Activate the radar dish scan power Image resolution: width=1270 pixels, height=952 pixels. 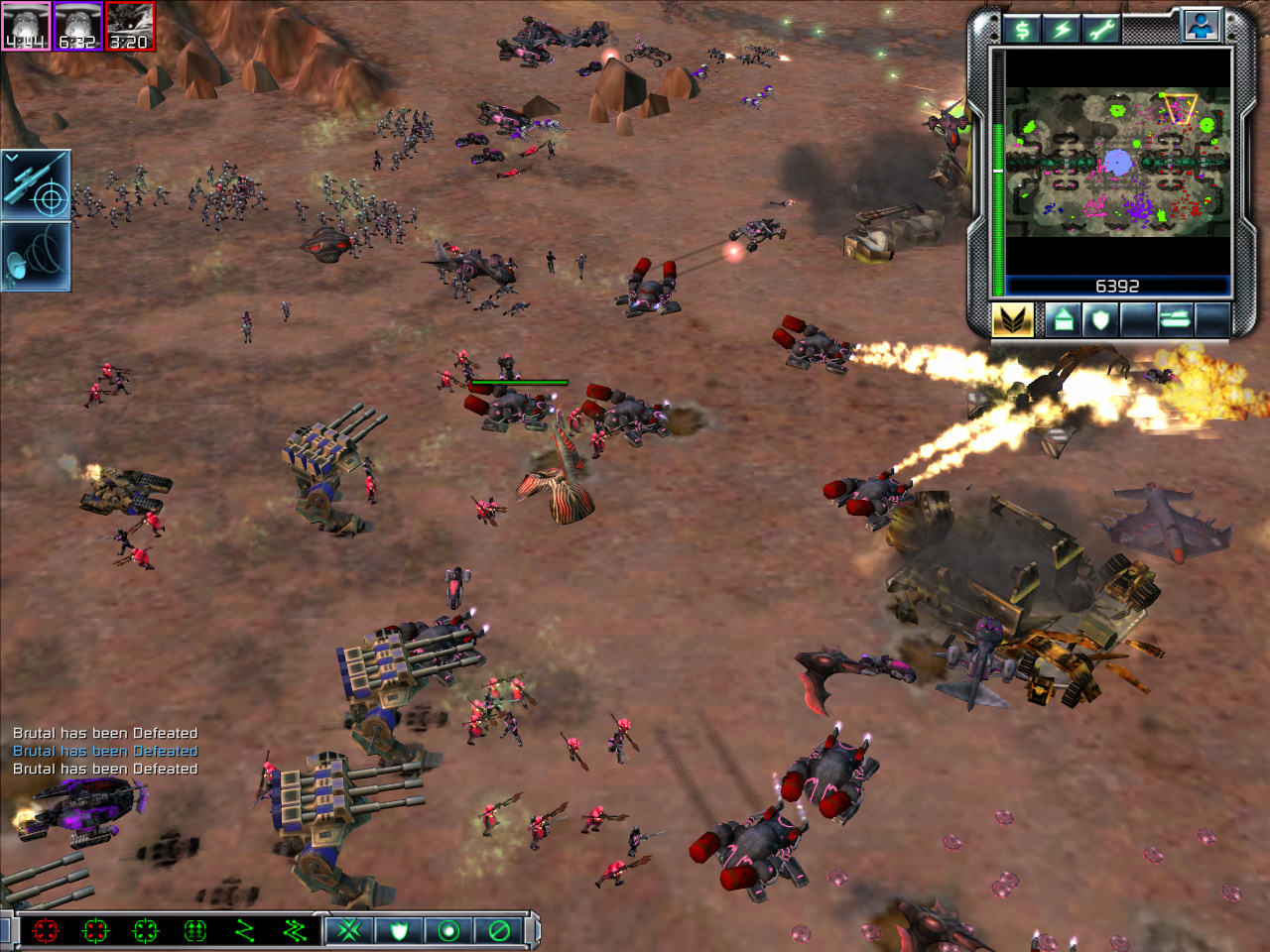36,256
